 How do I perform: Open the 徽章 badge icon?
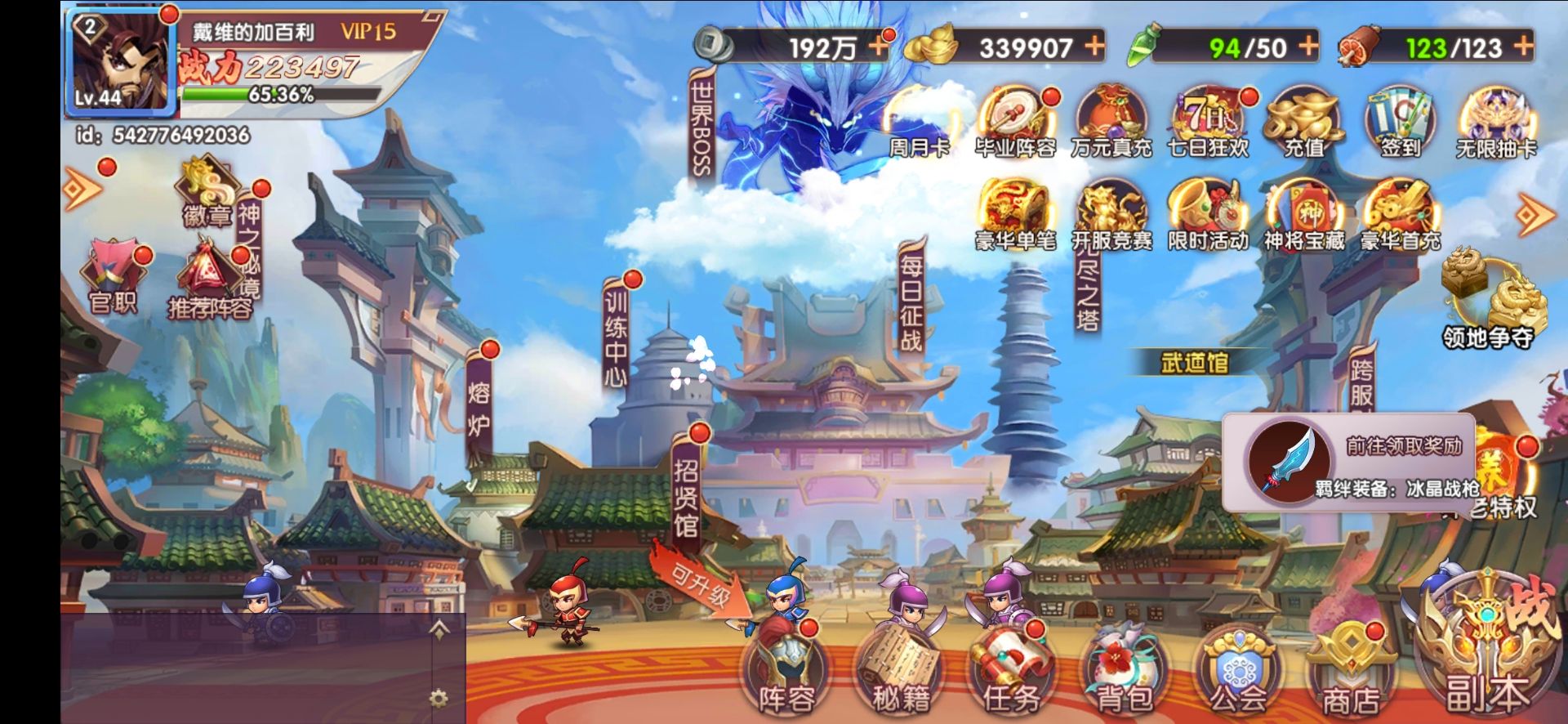(x=207, y=192)
